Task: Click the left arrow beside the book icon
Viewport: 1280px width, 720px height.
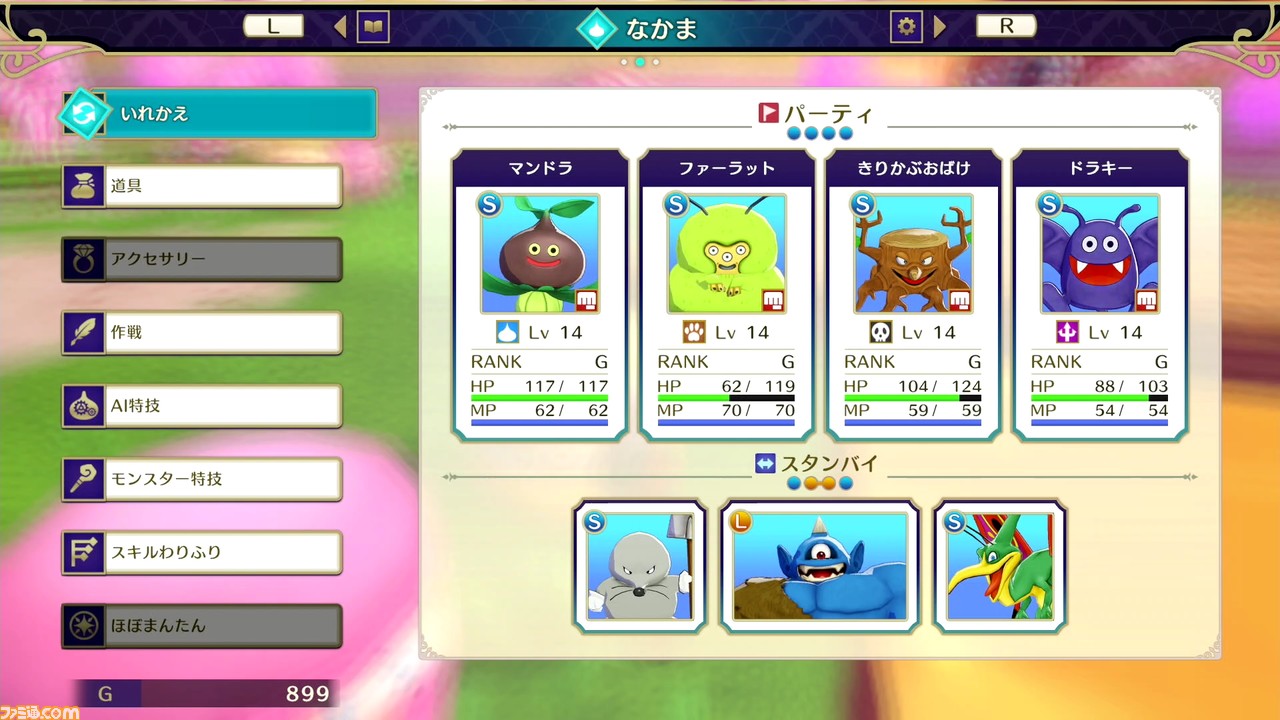Action: 340,27
